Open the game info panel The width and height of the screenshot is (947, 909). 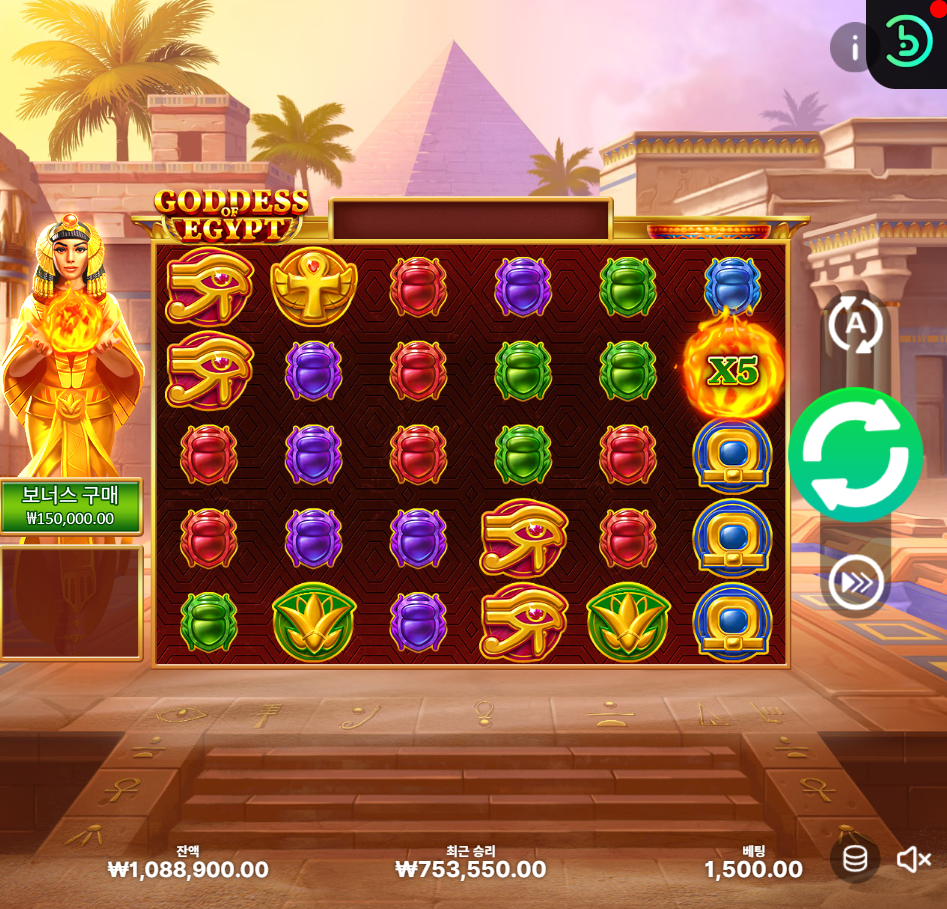[854, 47]
